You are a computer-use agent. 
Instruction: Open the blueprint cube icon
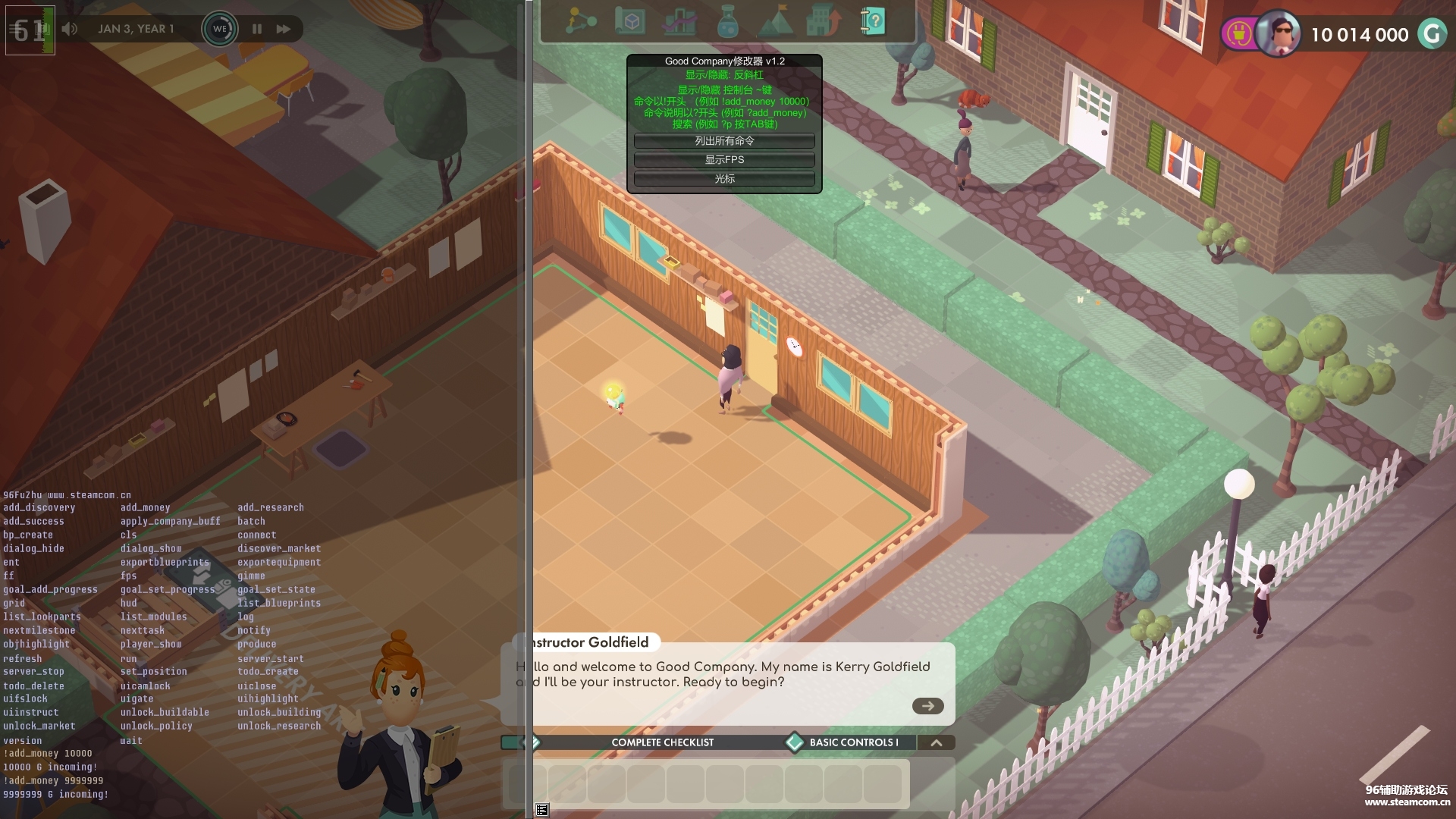click(x=629, y=22)
